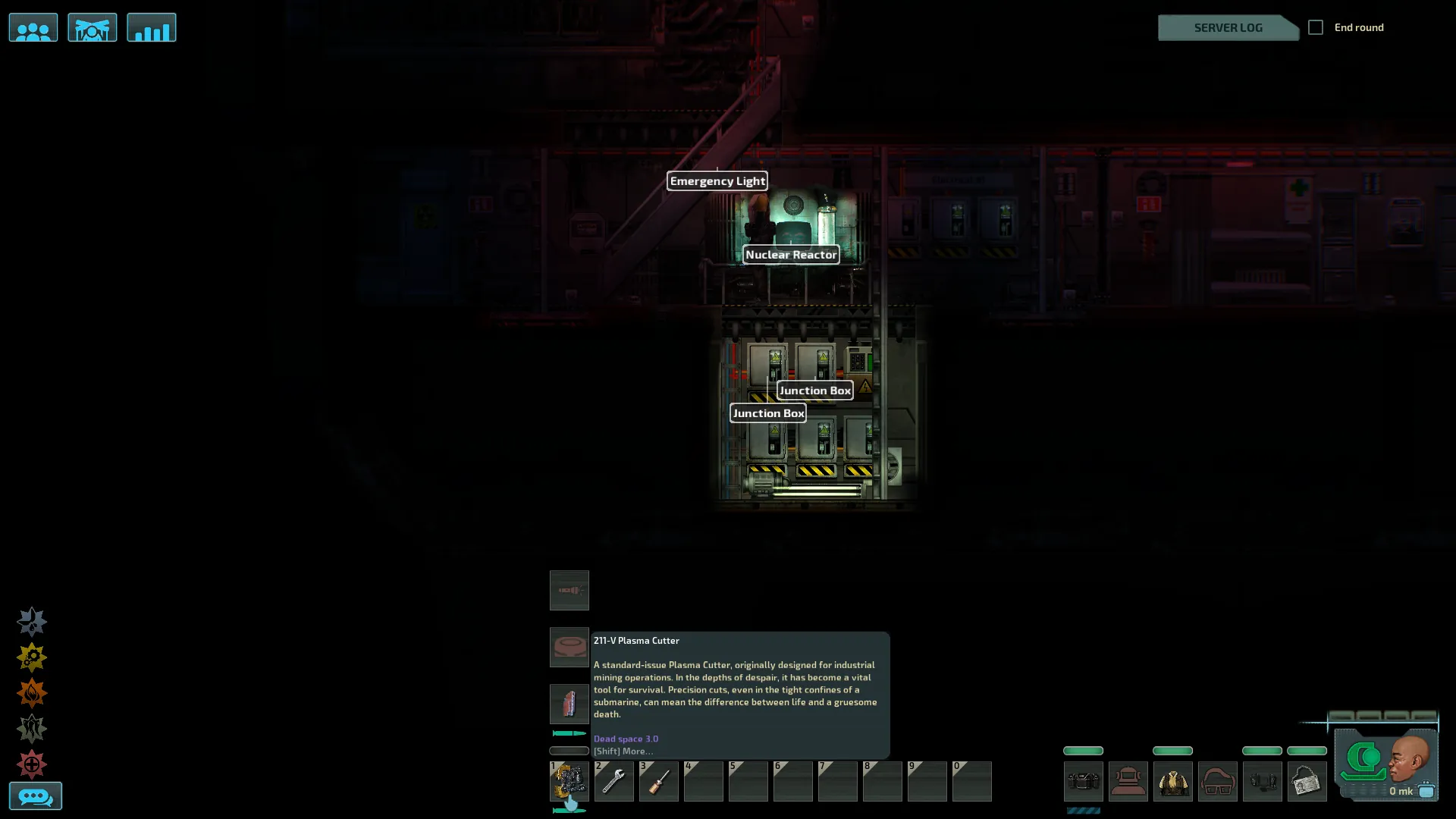This screenshot has width=1456, height=819.
Task: Open the SERVER LOG
Action: tap(1228, 28)
